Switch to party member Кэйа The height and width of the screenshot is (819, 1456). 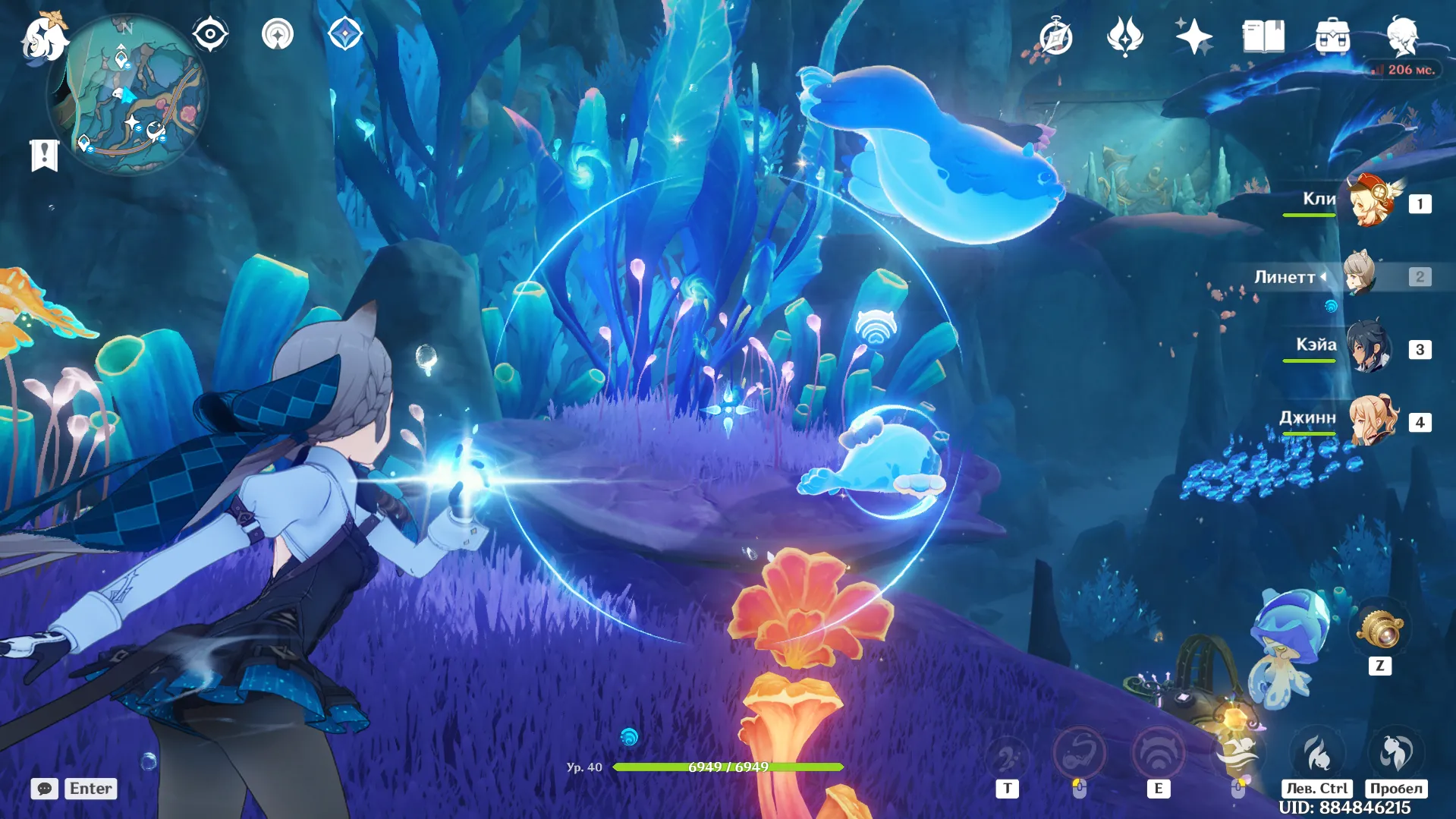(x=1370, y=348)
